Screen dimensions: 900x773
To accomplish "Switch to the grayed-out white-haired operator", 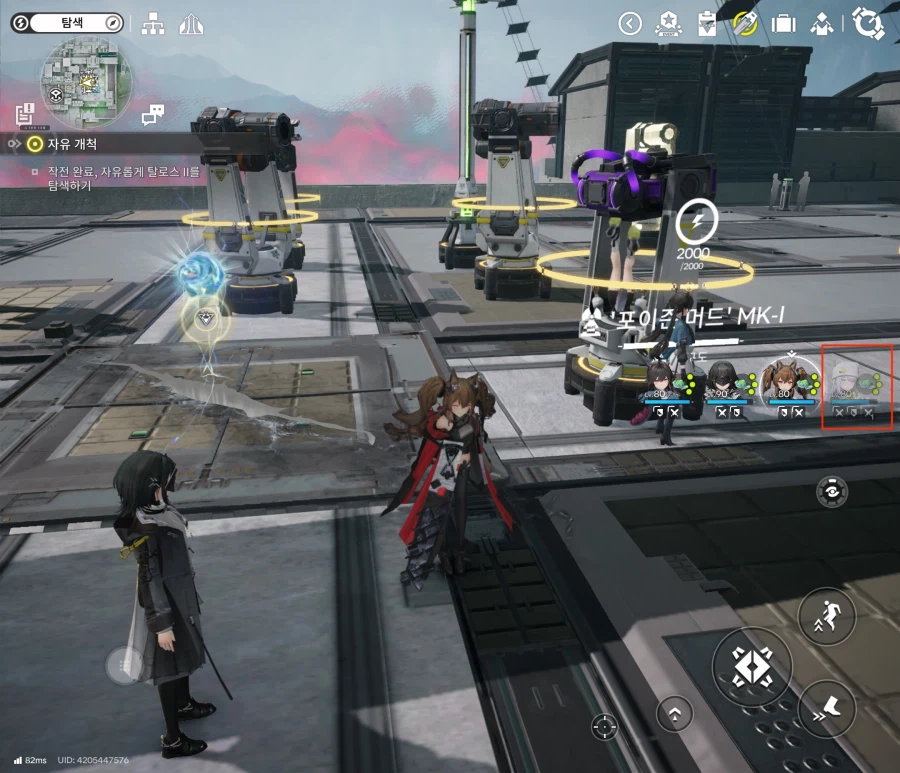I will [856, 387].
